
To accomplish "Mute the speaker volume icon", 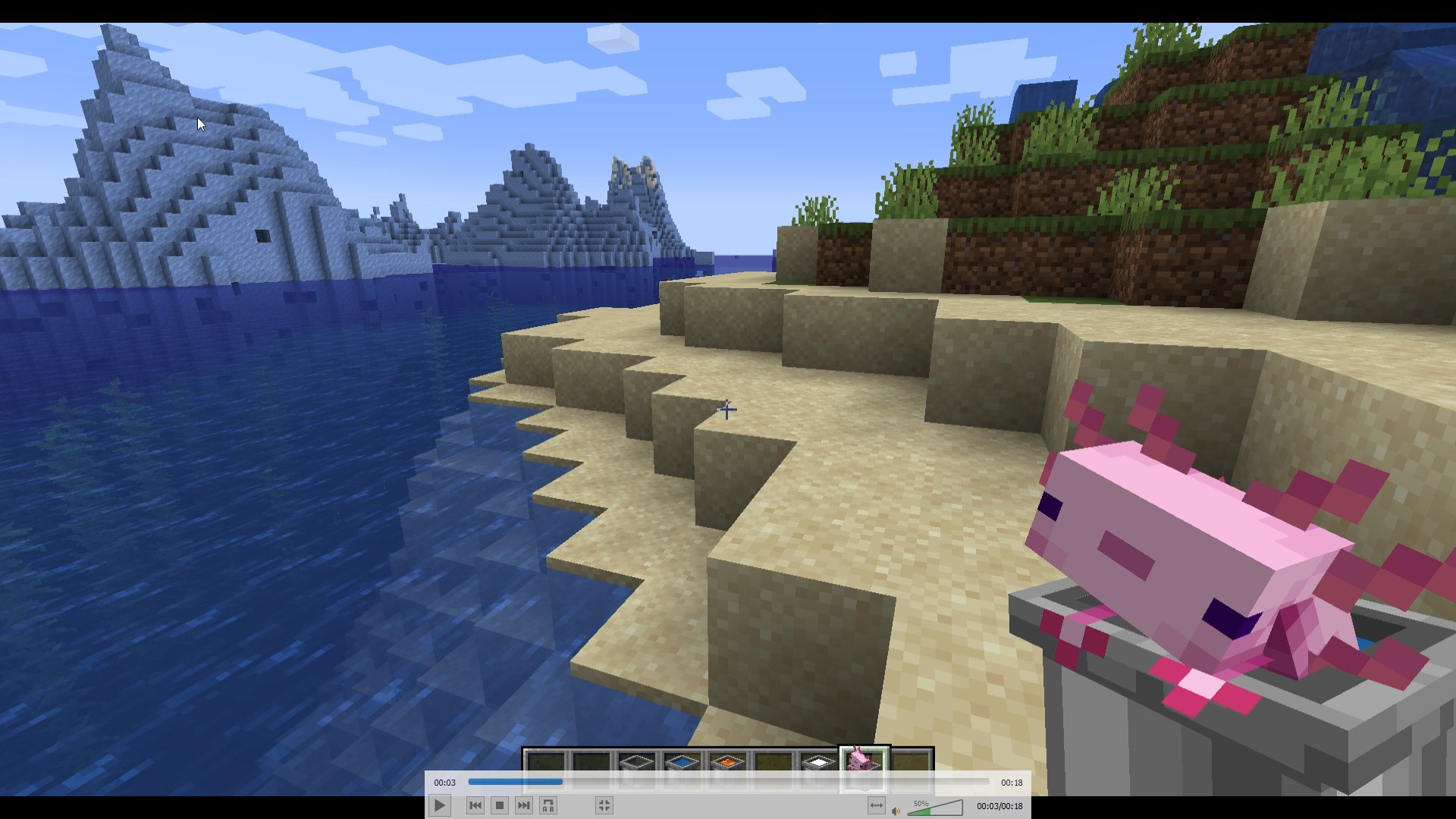I will click(896, 811).
